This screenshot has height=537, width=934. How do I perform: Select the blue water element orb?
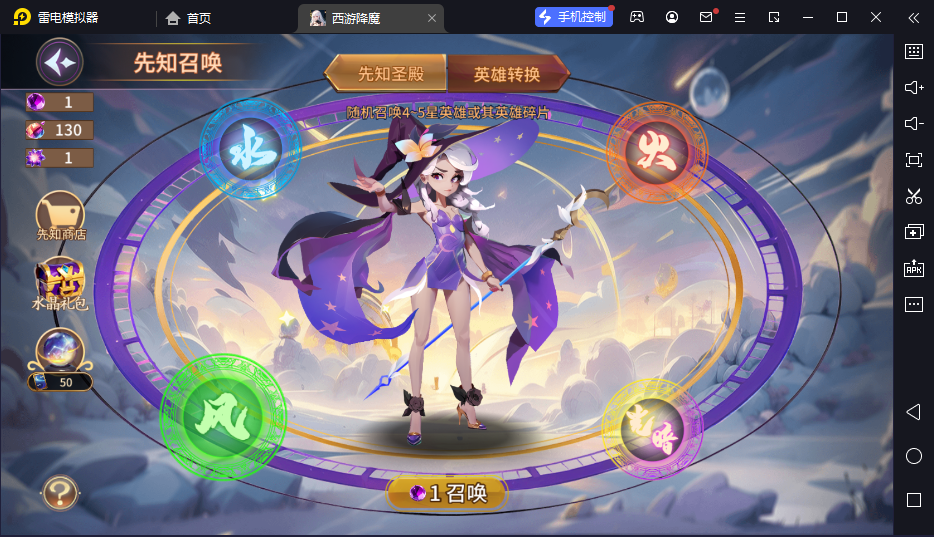249,150
